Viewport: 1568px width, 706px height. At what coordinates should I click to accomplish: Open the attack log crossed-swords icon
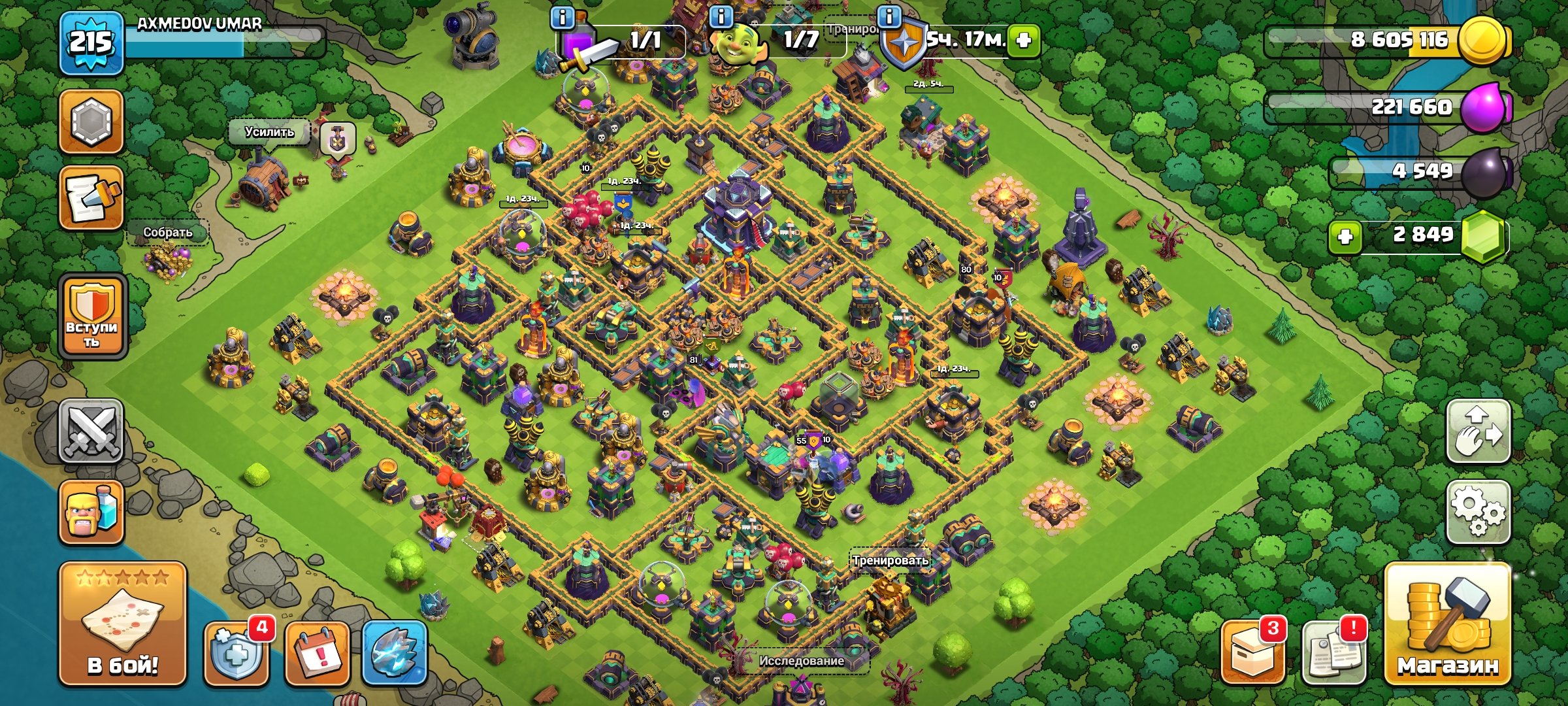(x=91, y=431)
